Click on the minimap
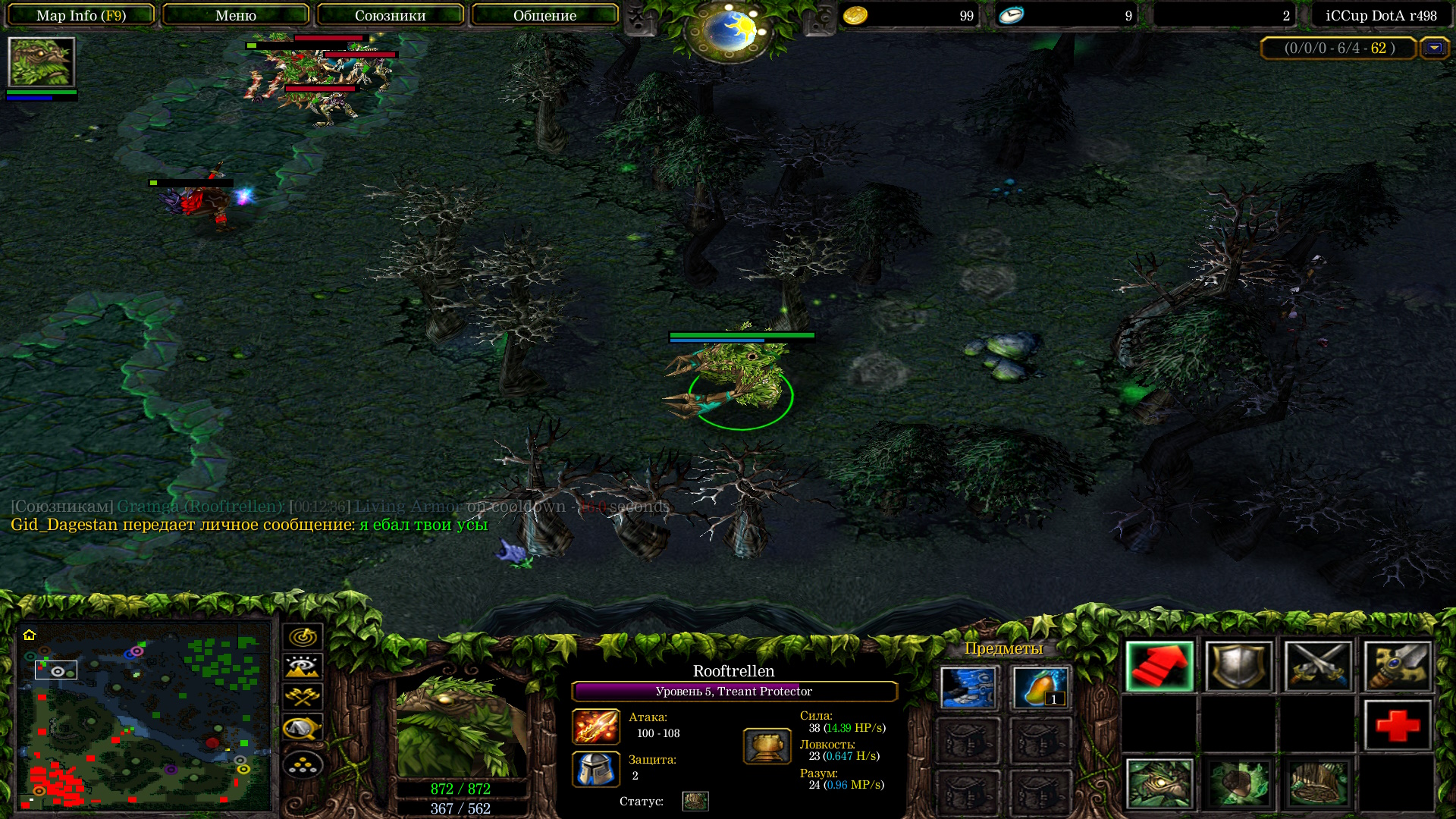The width and height of the screenshot is (1456, 819). pyautogui.click(x=144, y=715)
